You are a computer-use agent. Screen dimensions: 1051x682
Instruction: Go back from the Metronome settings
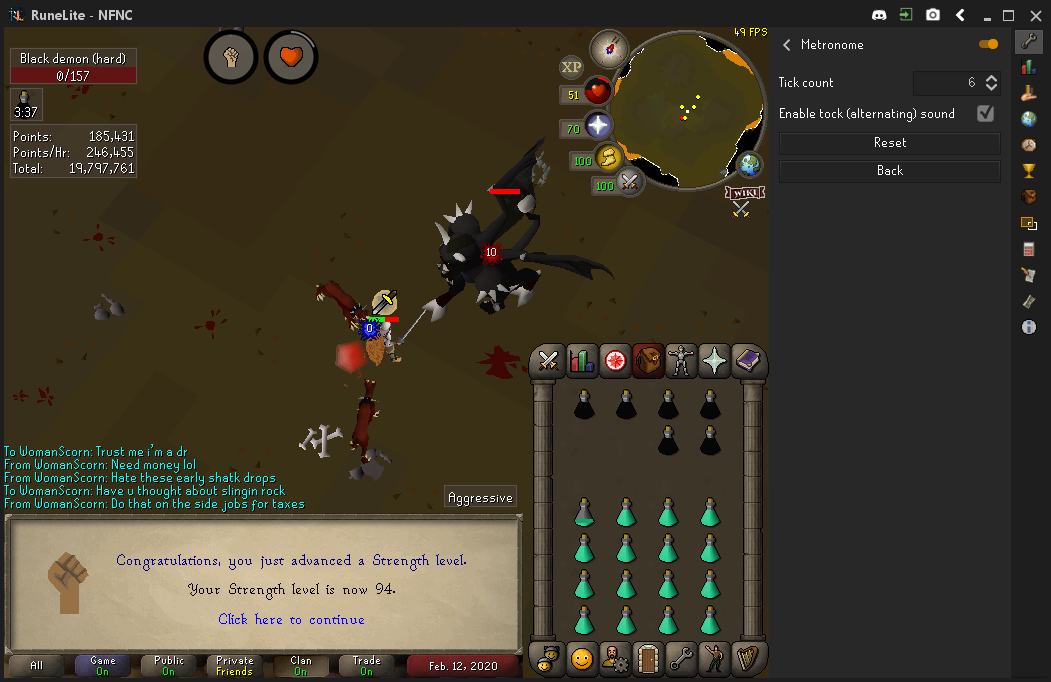point(889,171)
